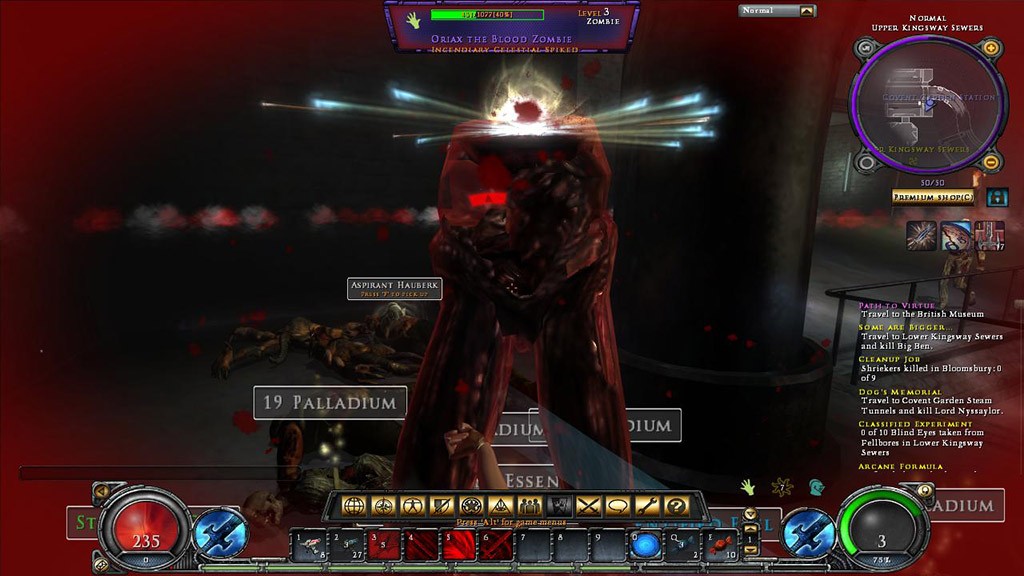Open the world map globe icon

click(x=353, y=506)
